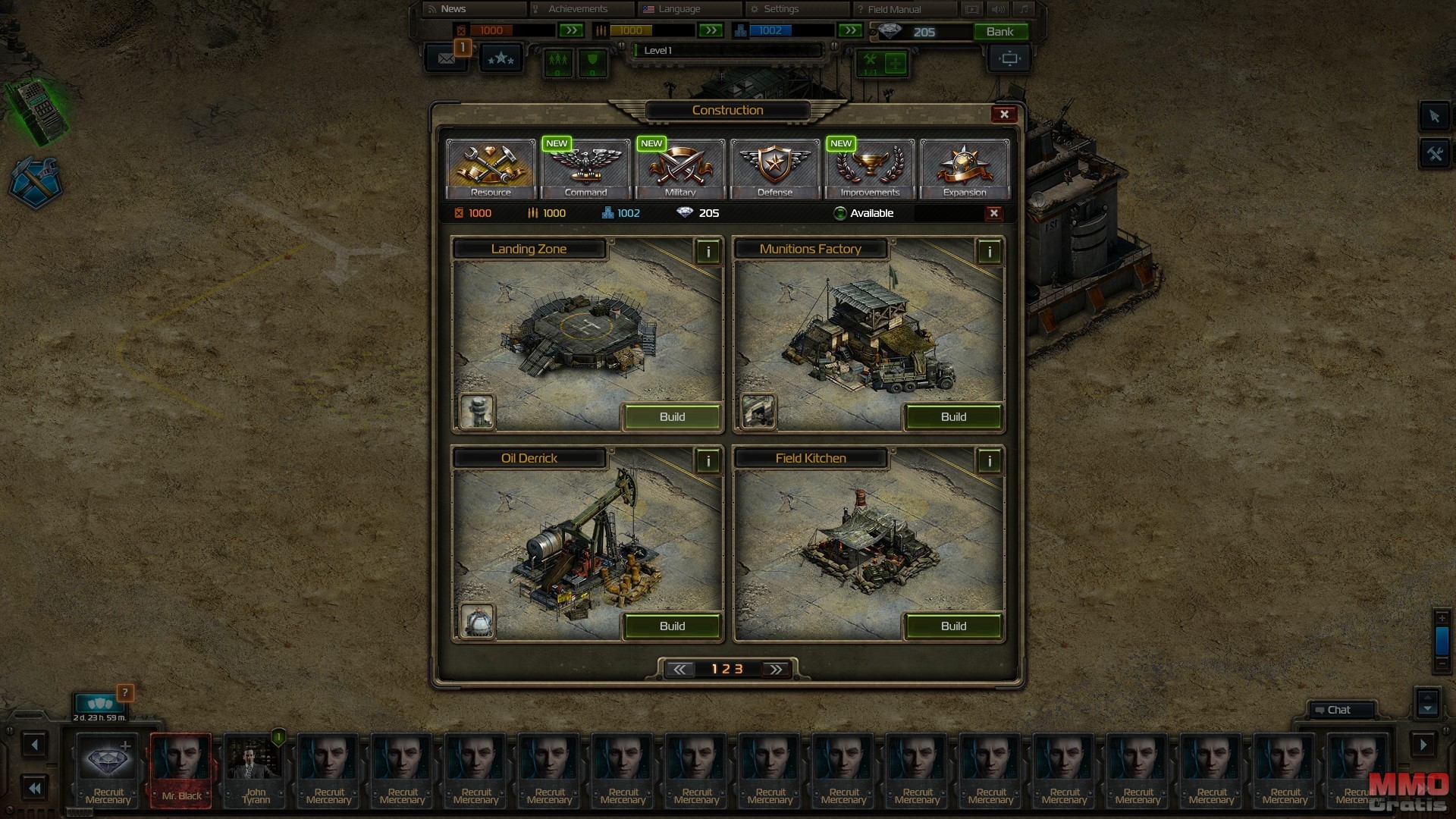The width and height of the screenshot is (1456, 819).
Task: Switch to the Command tab
Action: pyautogui.click(x=585, y=168)
